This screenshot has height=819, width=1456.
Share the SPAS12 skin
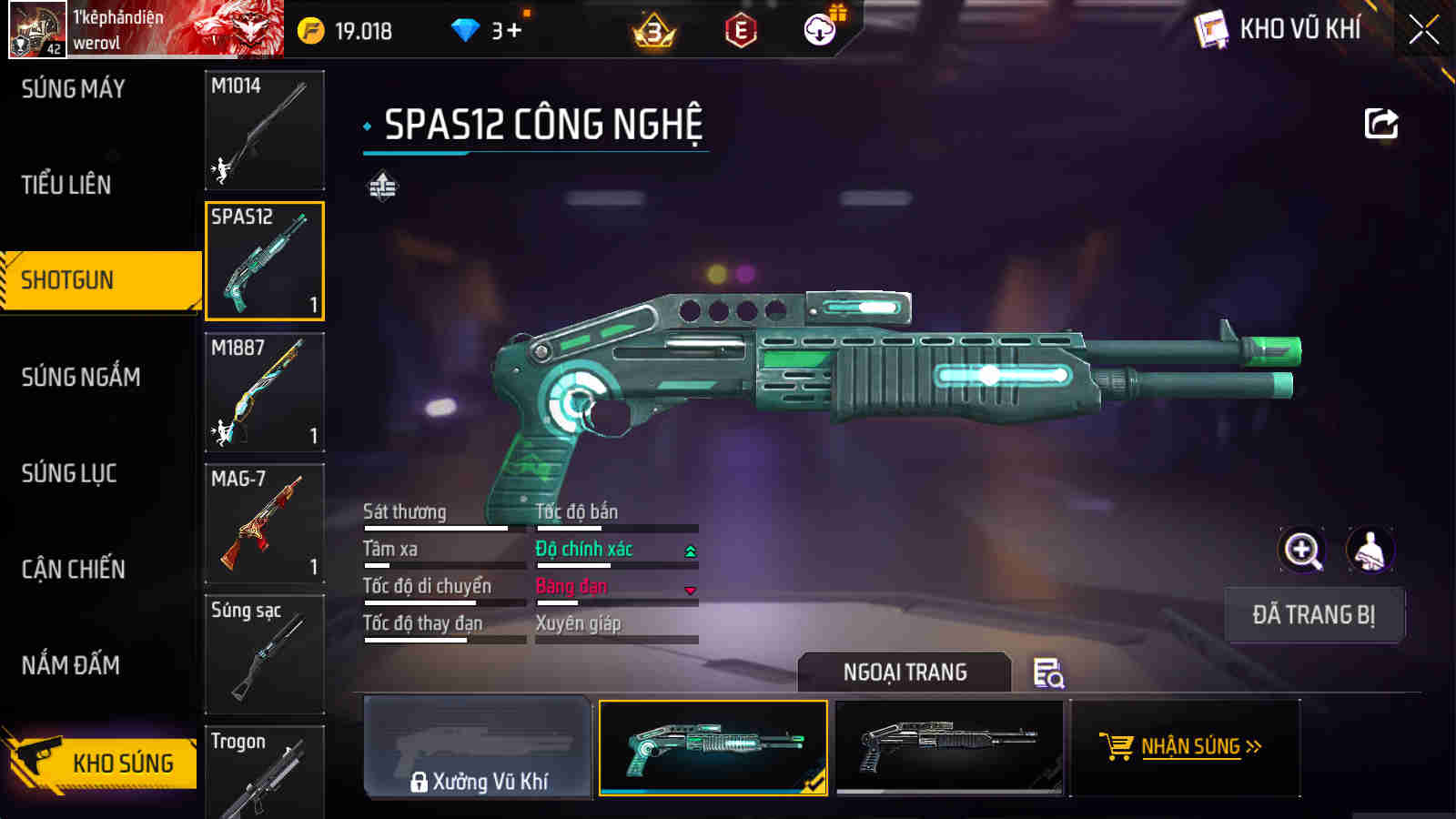click(x=1380, y=124)
